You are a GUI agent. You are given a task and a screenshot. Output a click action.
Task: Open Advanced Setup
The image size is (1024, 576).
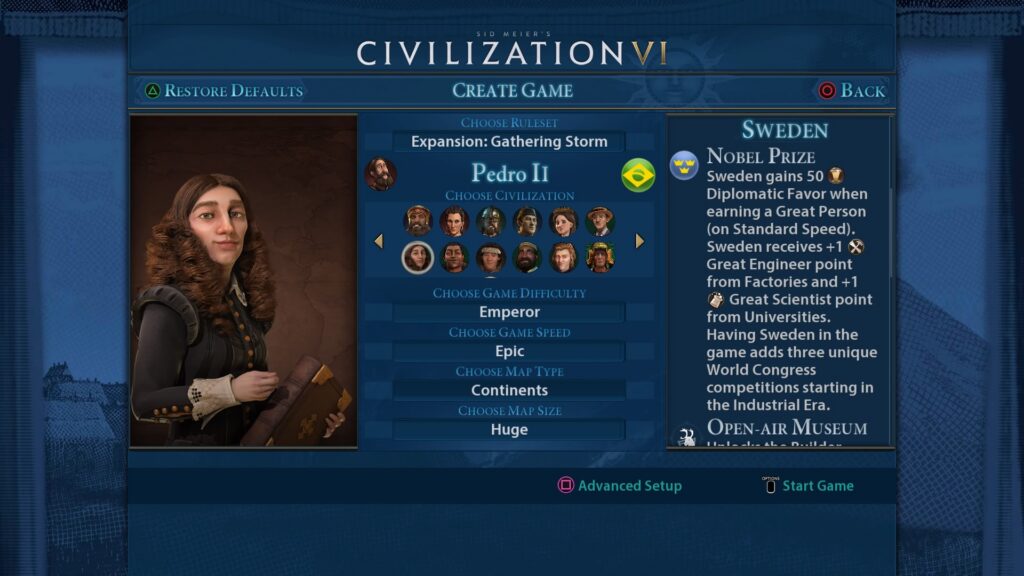(x=620, y=486)
